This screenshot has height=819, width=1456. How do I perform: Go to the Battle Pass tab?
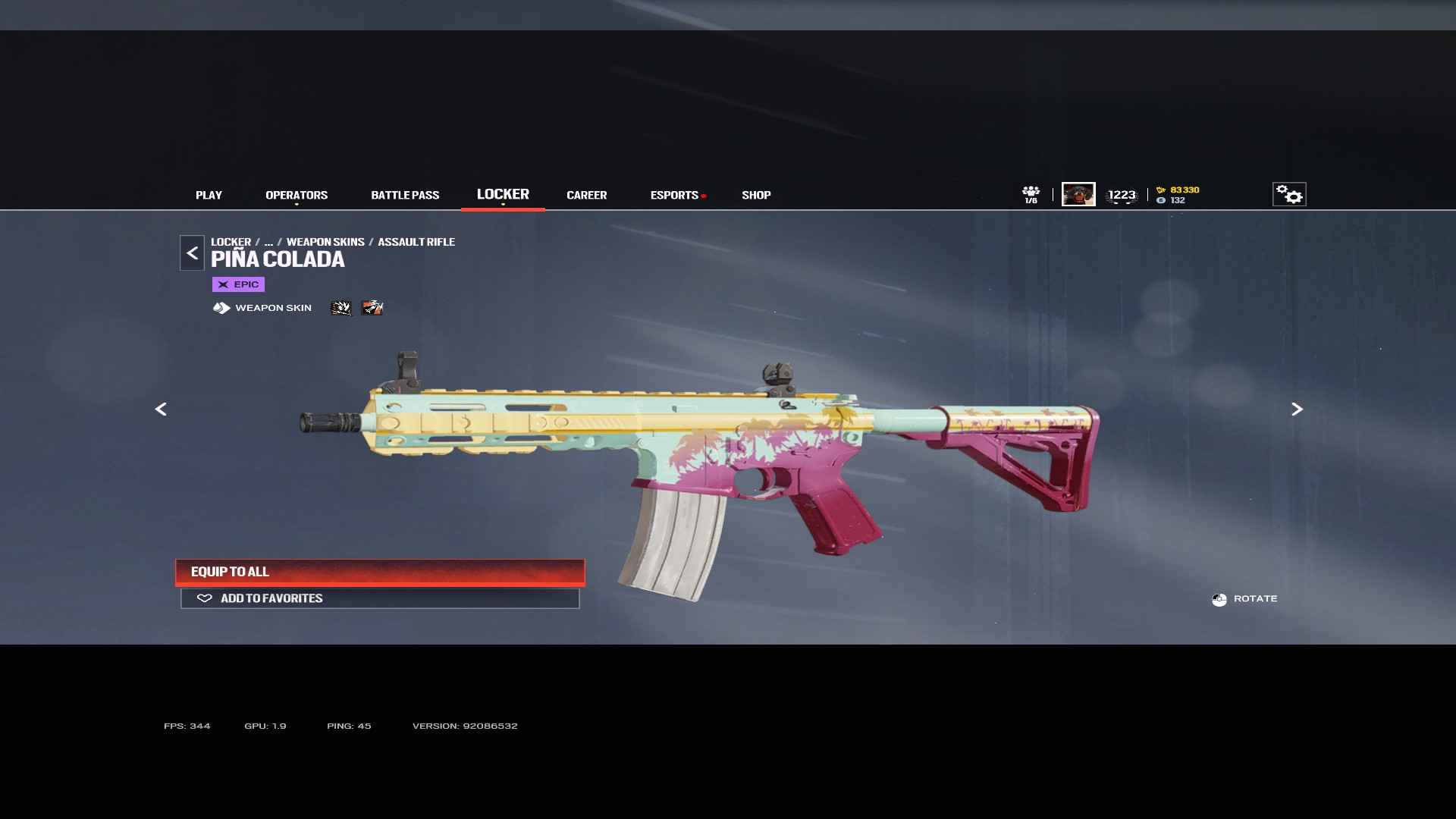click(x=405, y=195)
